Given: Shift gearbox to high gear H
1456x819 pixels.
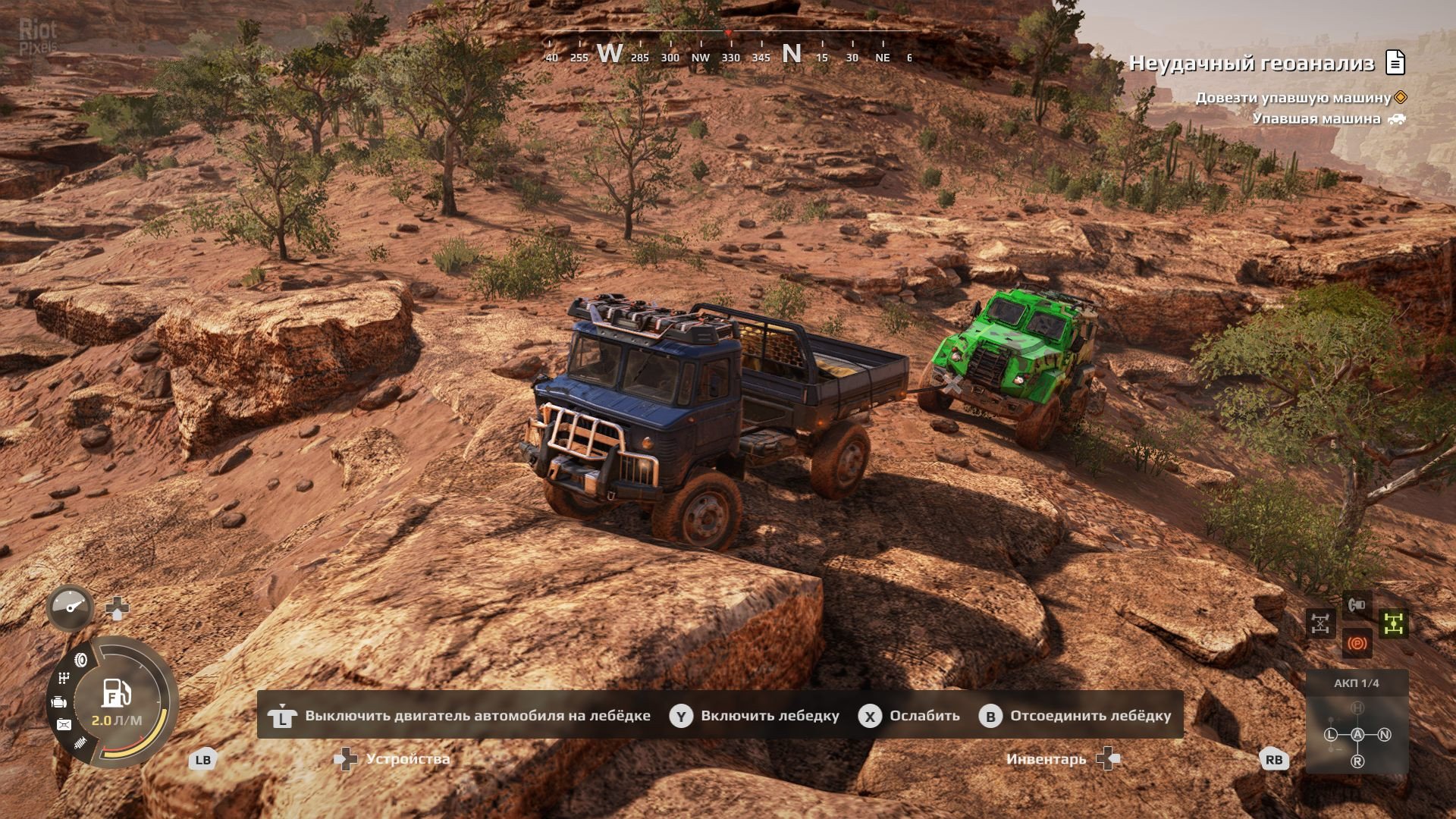Looking at the screenshot, I should tap(1357, 708).
